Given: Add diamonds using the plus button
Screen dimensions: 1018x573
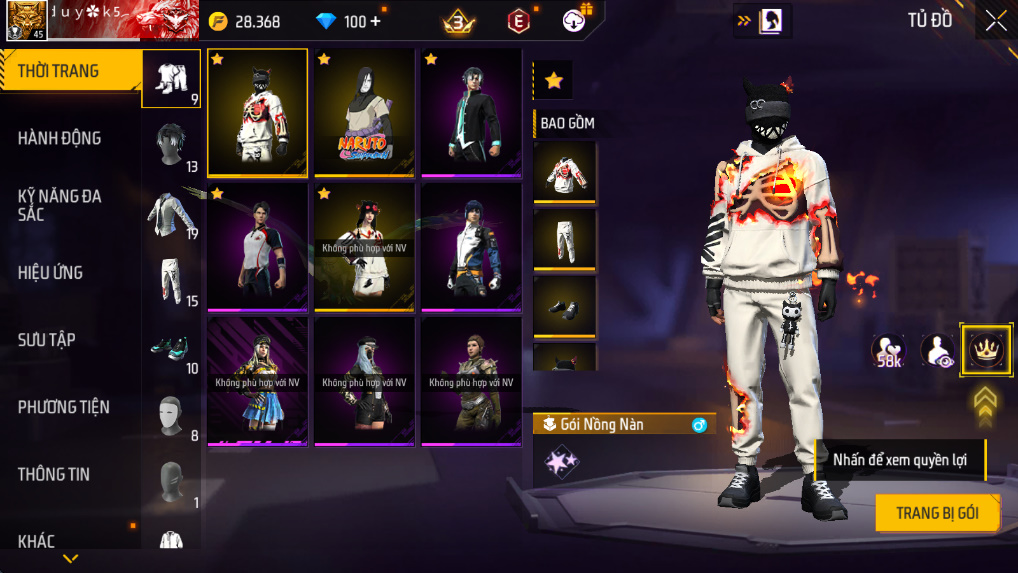Looking at the screenshot, I should (374, 21).
